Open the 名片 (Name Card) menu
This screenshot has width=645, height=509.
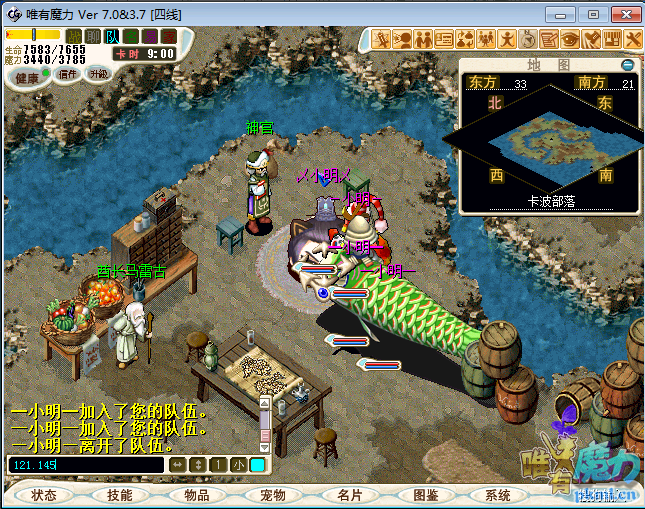(x=349, y=495)
